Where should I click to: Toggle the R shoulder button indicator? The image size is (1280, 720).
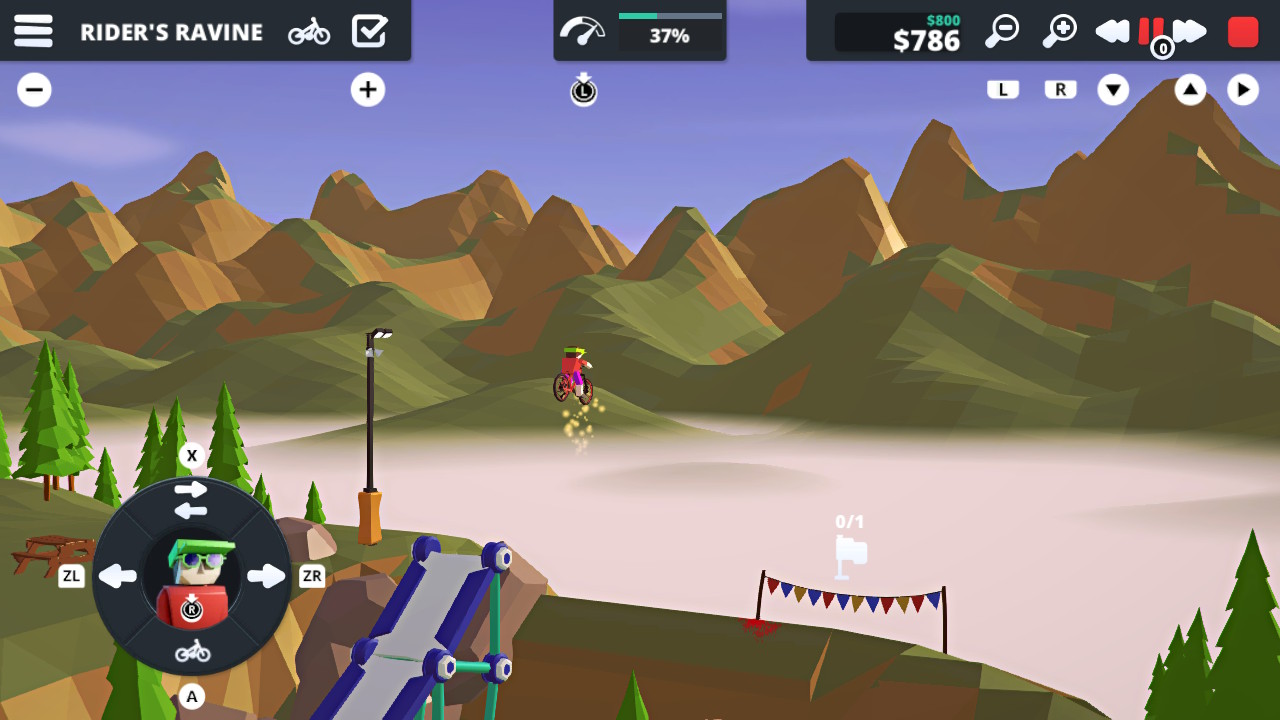click(1059, 89)
